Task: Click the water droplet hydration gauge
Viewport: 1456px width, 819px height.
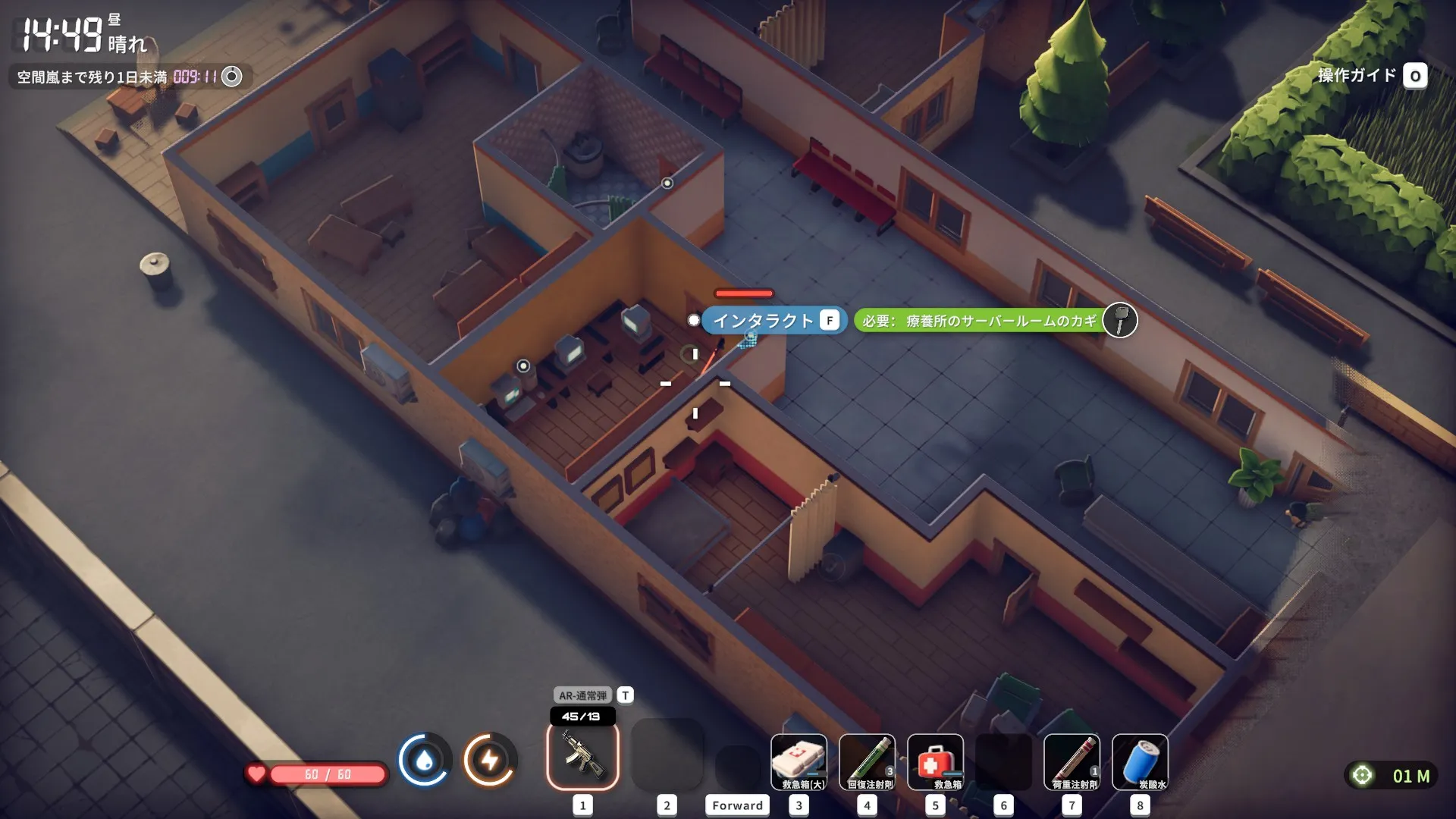Action: pyautogui.click(x=425, y=759)
